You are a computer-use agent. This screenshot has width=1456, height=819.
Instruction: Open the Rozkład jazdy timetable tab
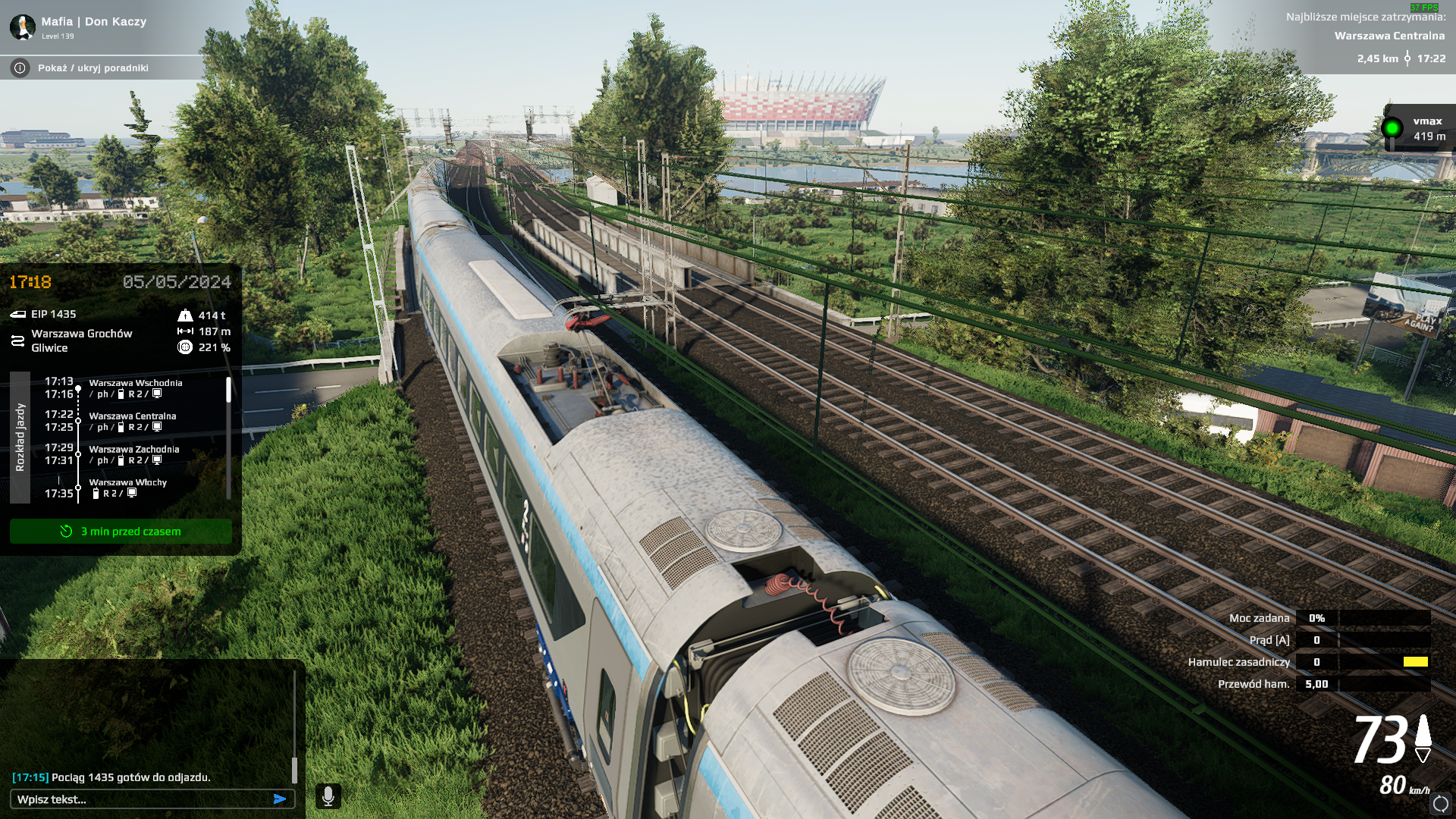click(x=20, y=438)
